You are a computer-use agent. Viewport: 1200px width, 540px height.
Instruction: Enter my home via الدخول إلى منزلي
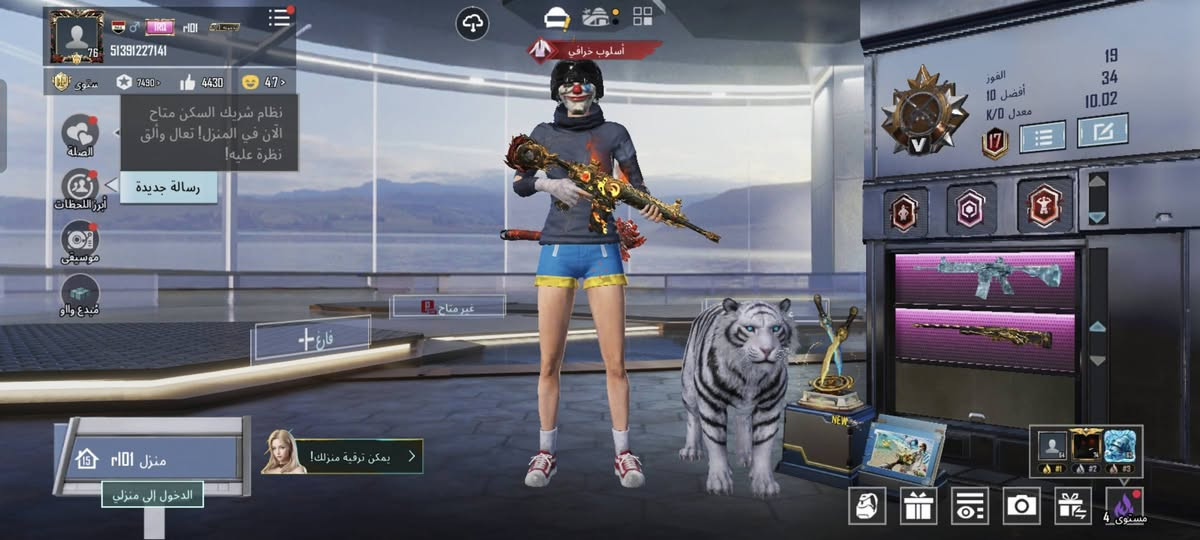pos(152,494)
